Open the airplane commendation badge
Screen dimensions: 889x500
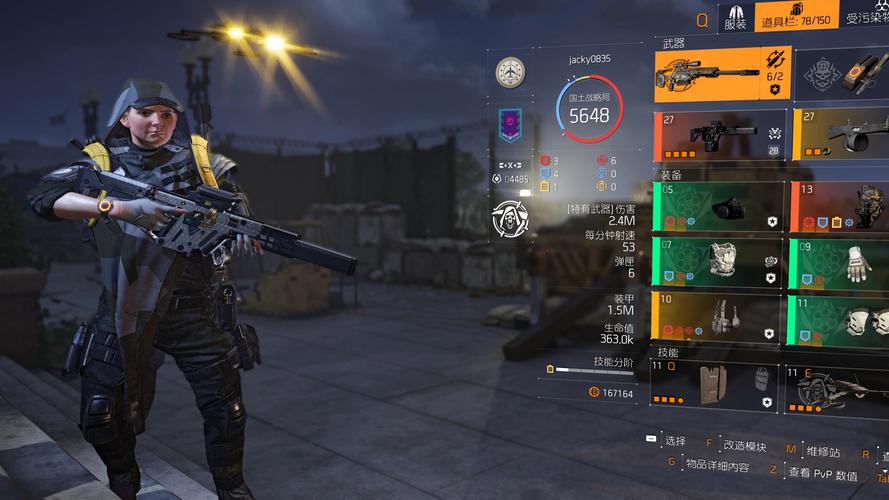pyautogui.click(x=510, y=72)
